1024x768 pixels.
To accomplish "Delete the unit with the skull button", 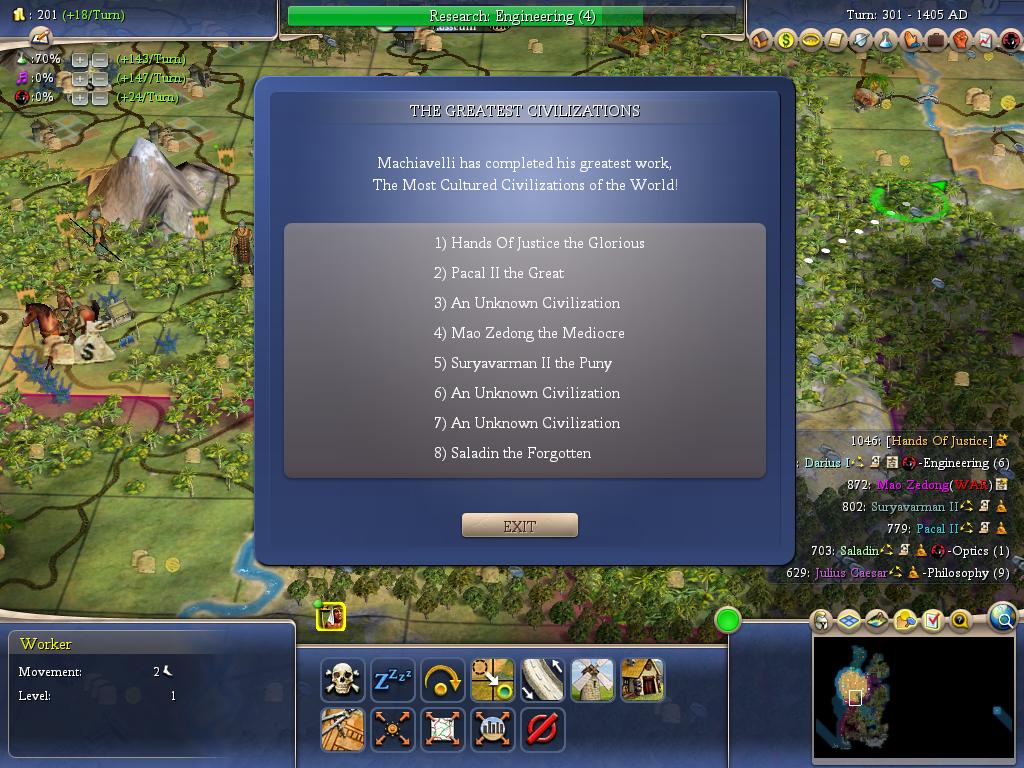I will point(343,680).
